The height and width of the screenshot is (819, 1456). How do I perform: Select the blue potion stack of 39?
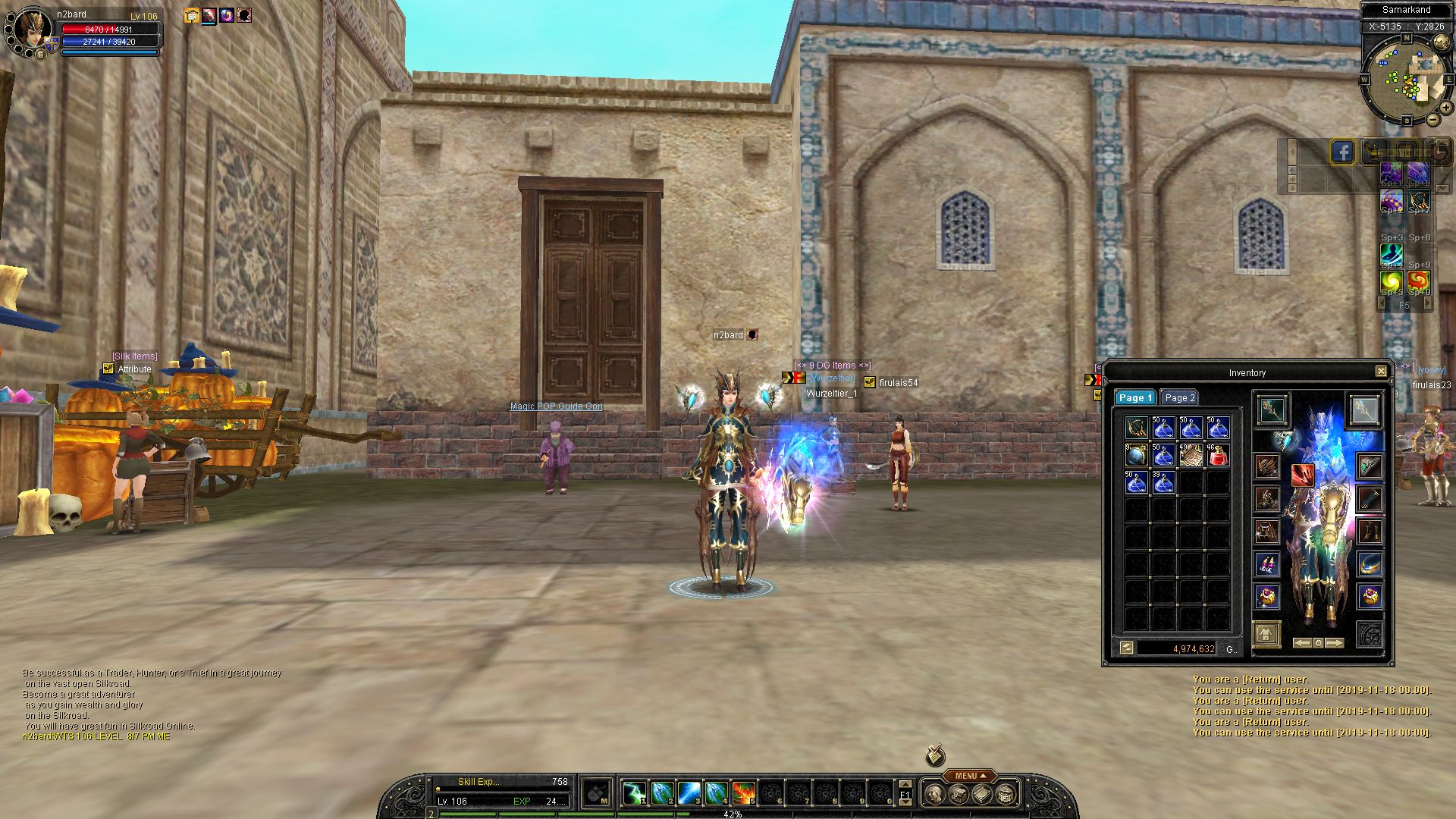click(x=1163, y=482)
